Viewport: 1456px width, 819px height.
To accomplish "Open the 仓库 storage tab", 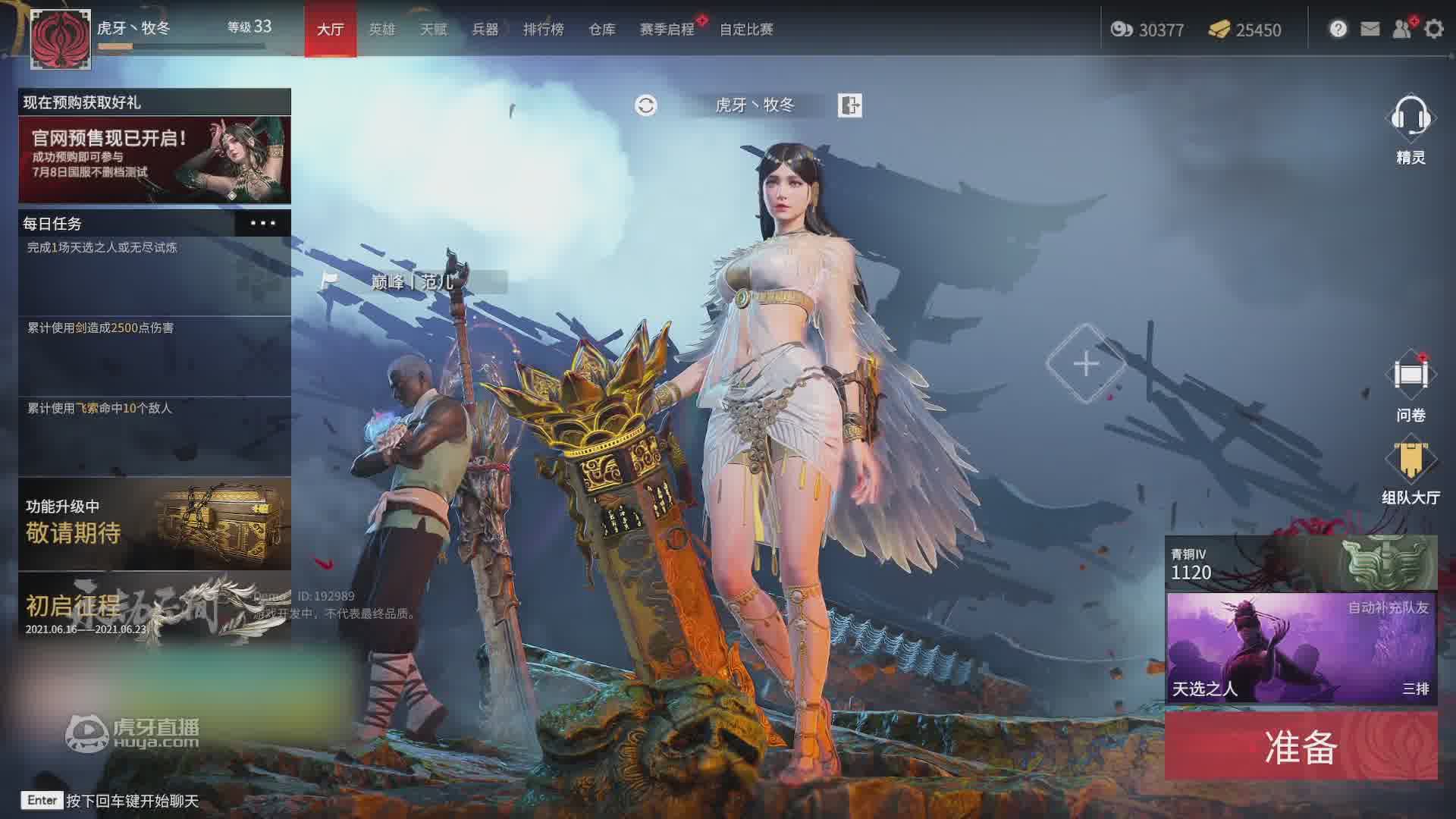I will tap(601, 30).
